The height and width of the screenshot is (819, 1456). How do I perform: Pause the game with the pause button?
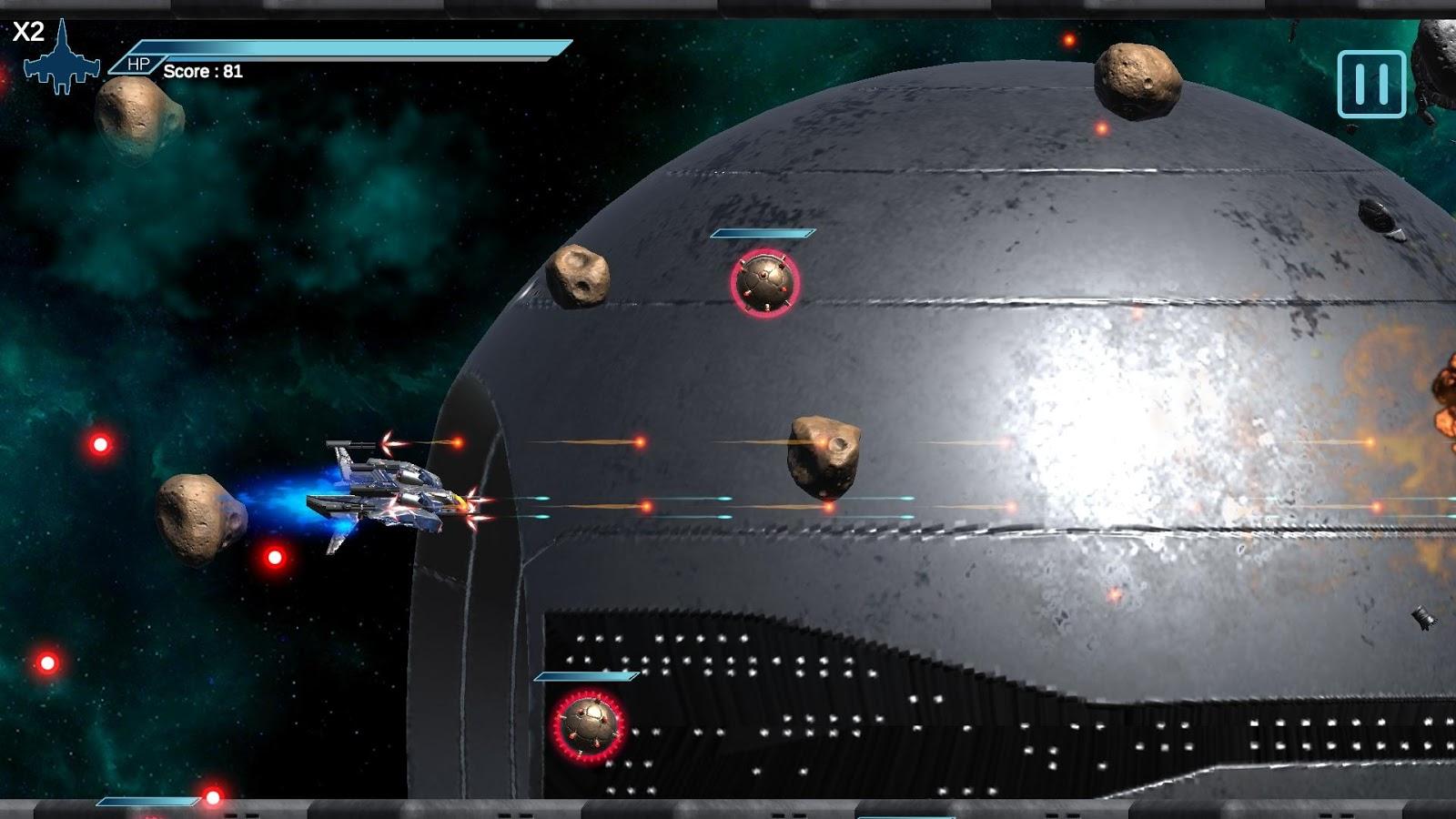point(1371,84)
